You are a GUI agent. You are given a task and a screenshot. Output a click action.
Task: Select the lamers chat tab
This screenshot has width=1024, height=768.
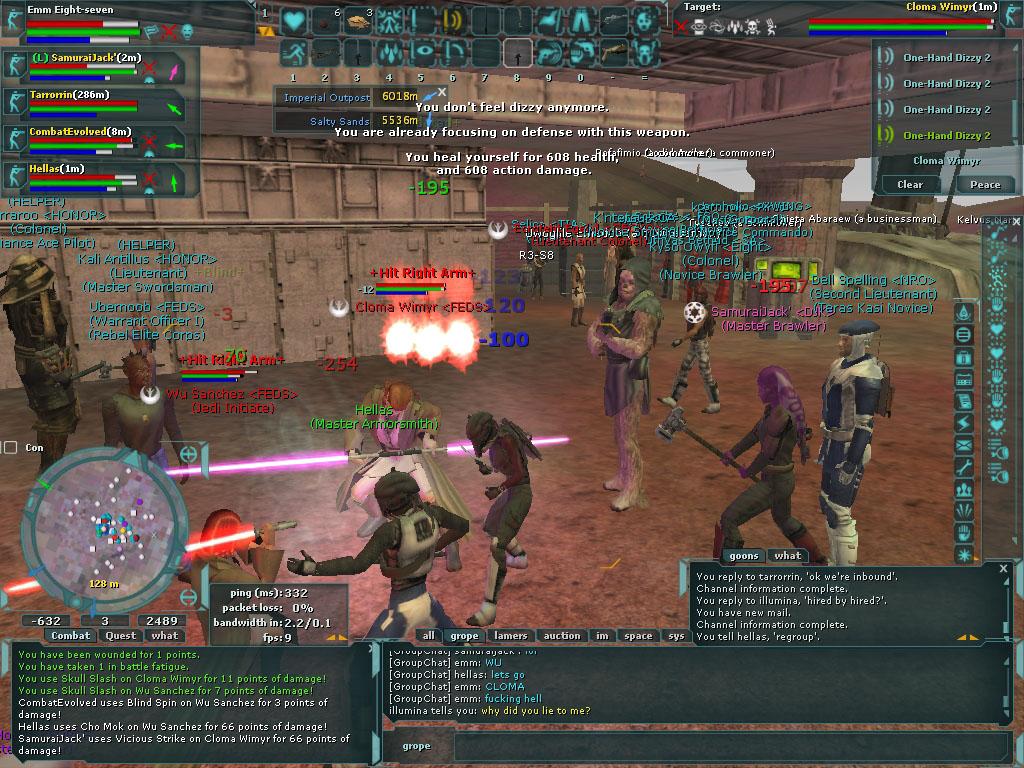510,635
